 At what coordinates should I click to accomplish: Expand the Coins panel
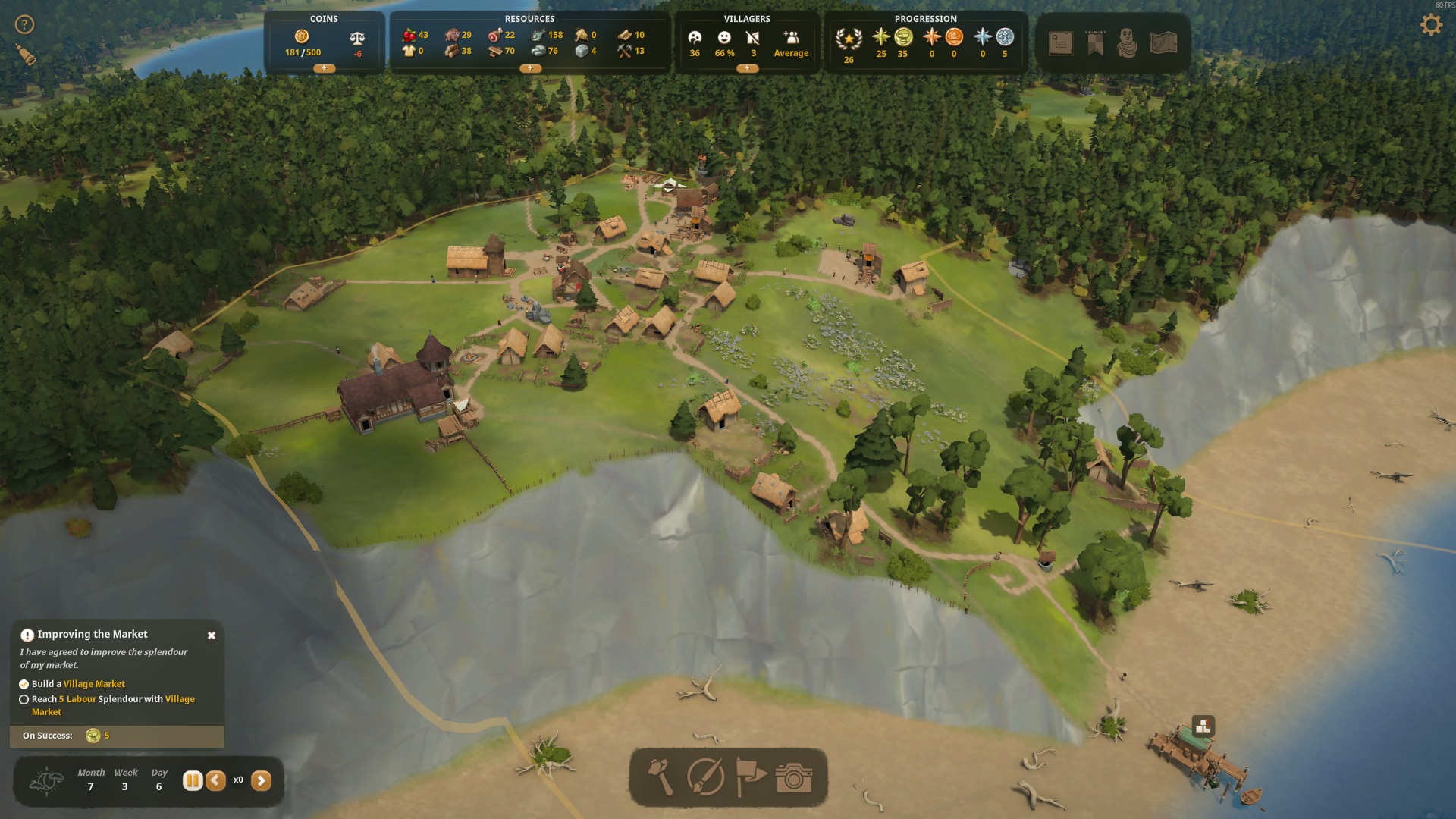click(x=324, y=68)
